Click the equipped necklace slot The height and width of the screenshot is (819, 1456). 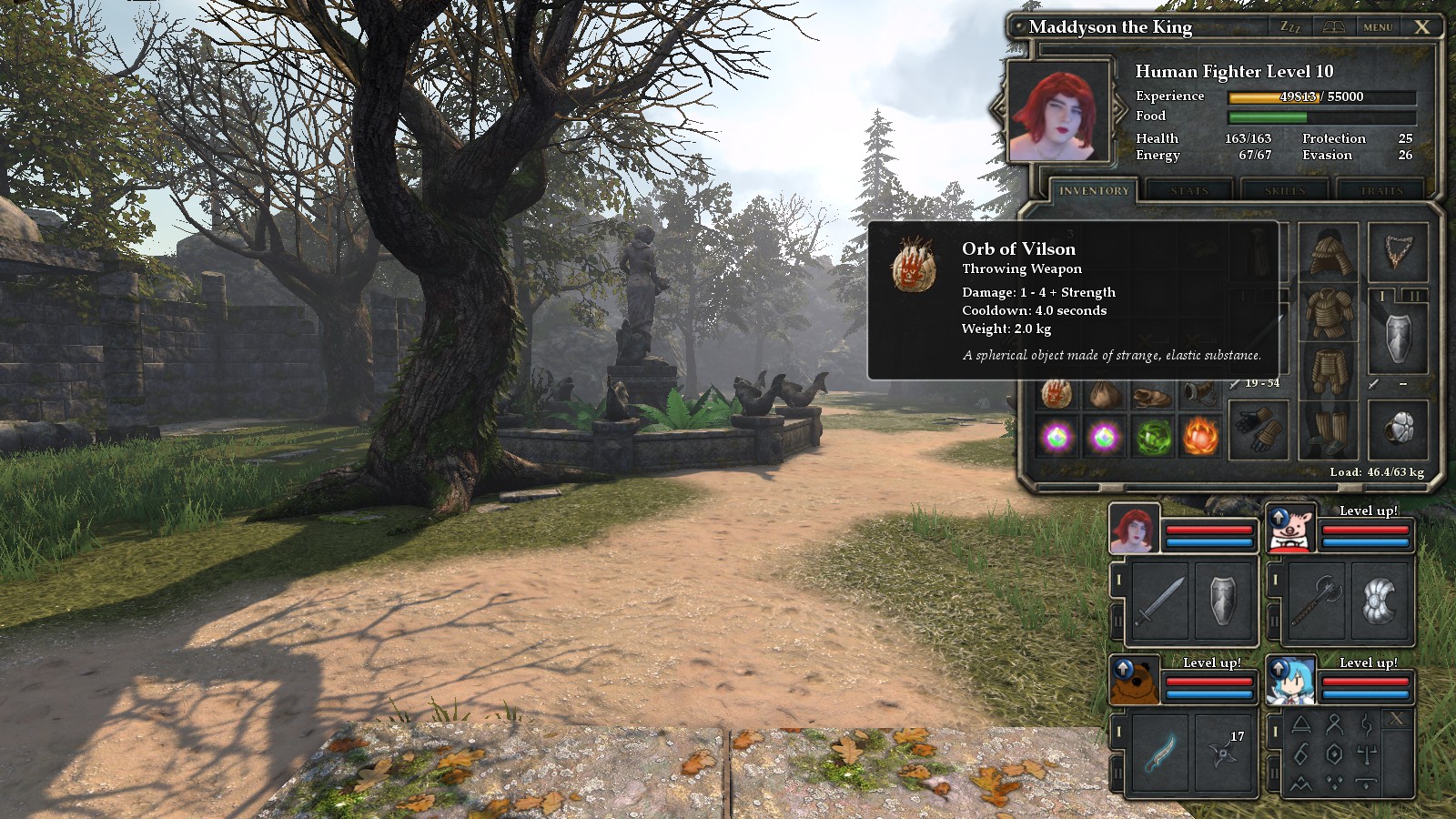pos(1398,250)
